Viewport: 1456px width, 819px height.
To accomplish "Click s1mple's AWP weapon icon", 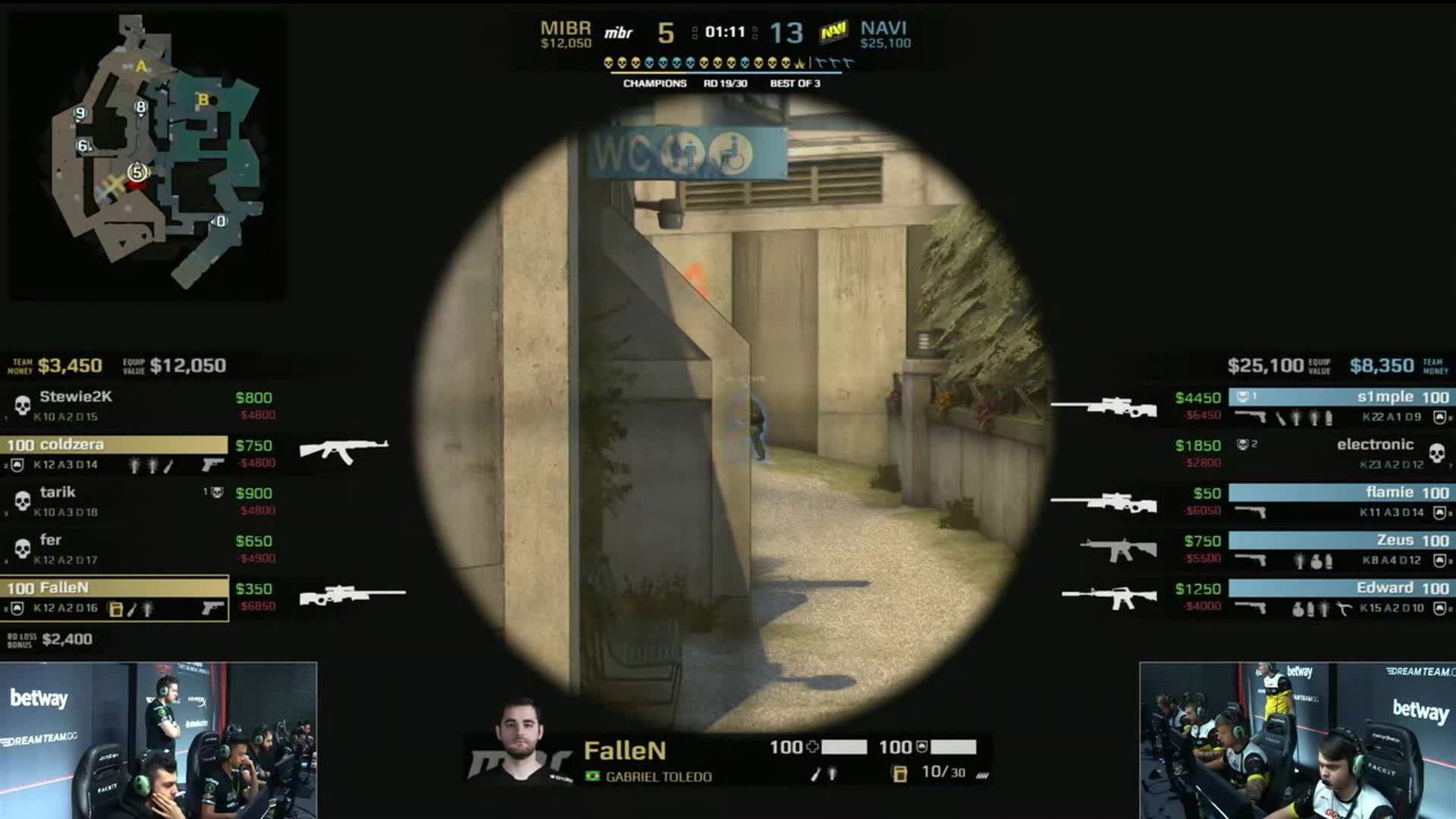I will (x=1104, y=406).
